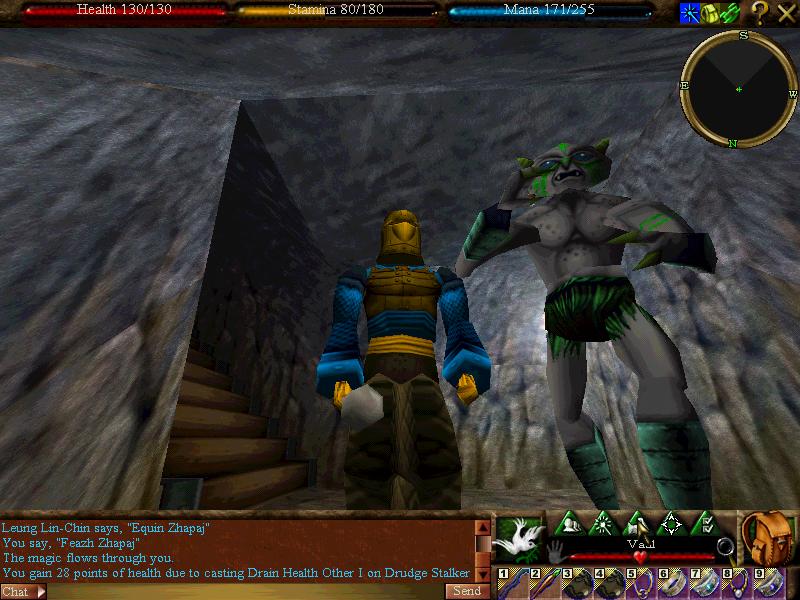
Task: Click the magnifying glass examine button
Action: (x=726, y=547)
